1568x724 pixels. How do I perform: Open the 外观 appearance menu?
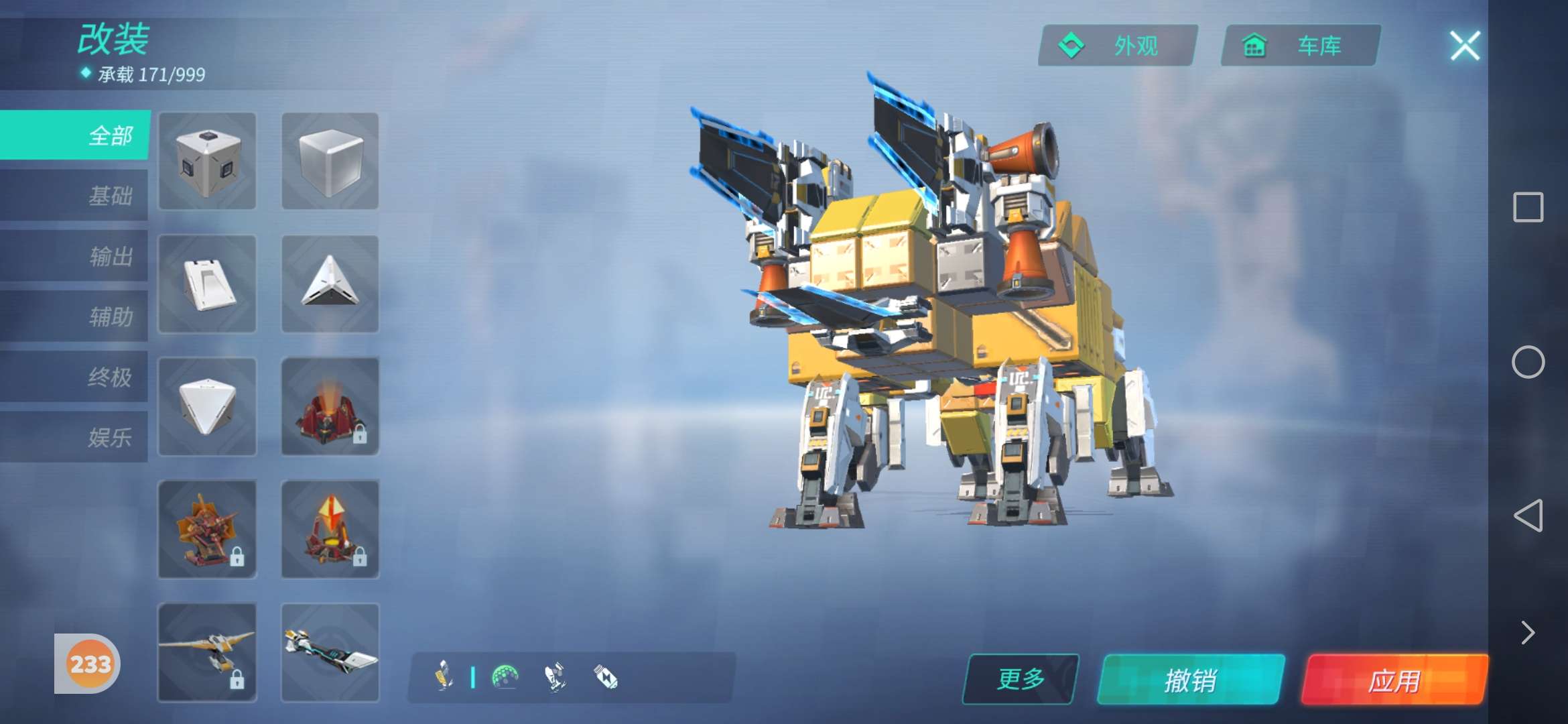tap(1118, 46)
